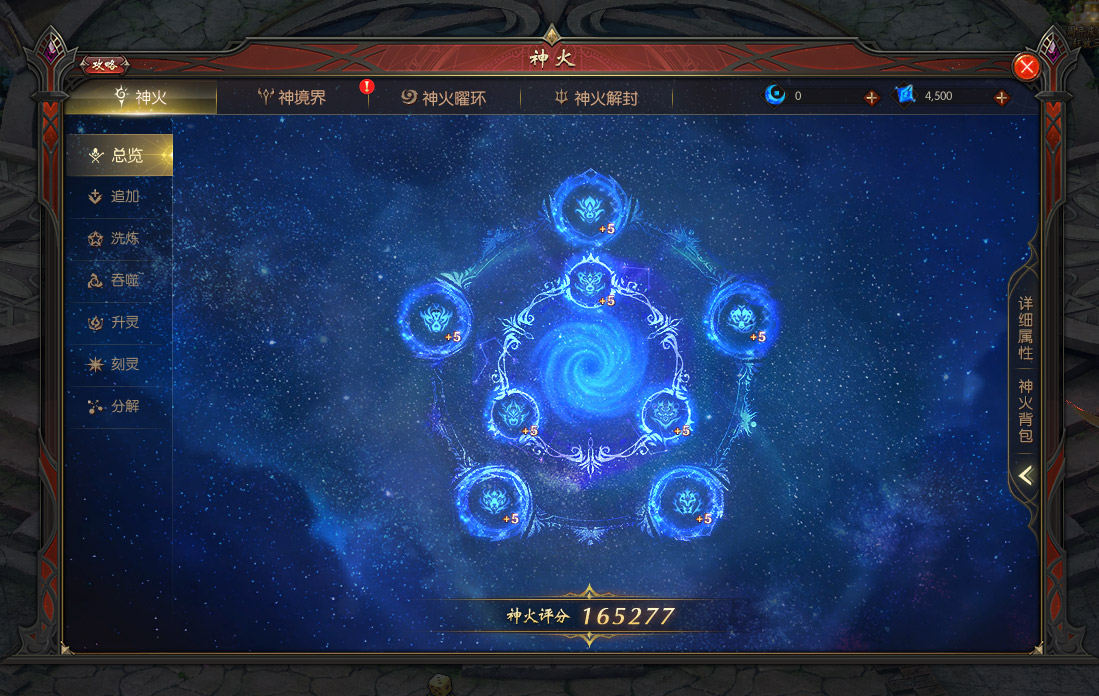Open the 追加 side menu entry

tap(120, 197)
